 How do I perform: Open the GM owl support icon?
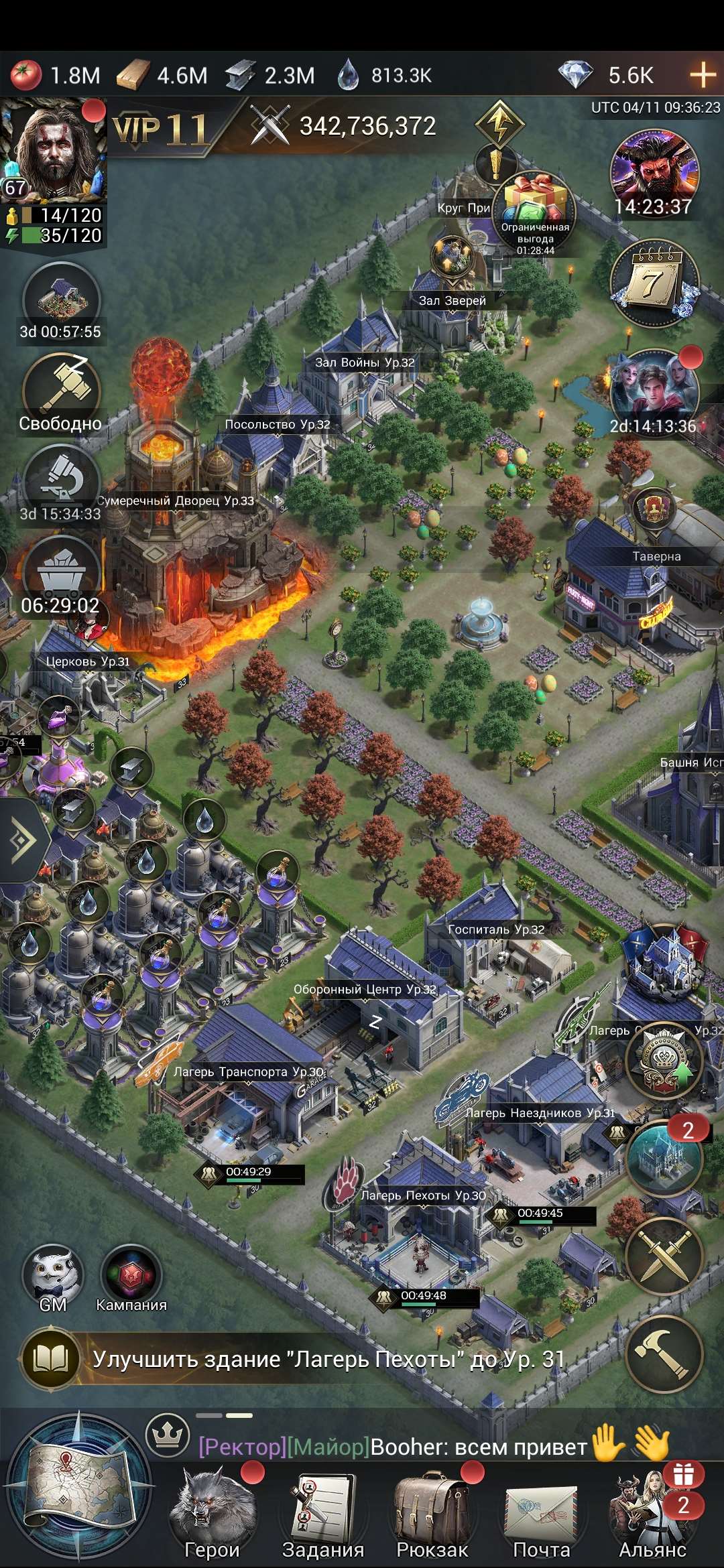point(53,1277)
